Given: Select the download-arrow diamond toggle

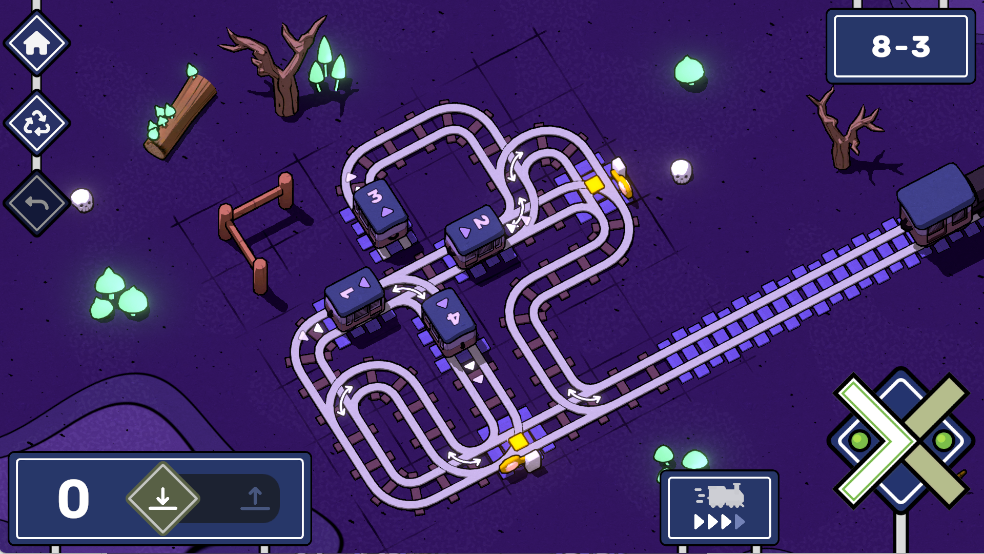Looking at the screenshot, I should click(163, 497).
